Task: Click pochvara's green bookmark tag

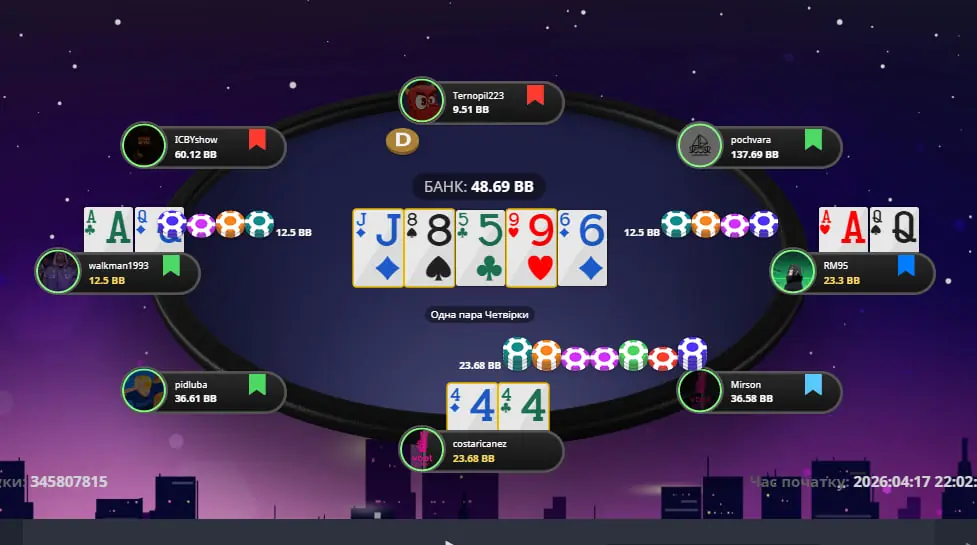Action: [x=813, y=139]
